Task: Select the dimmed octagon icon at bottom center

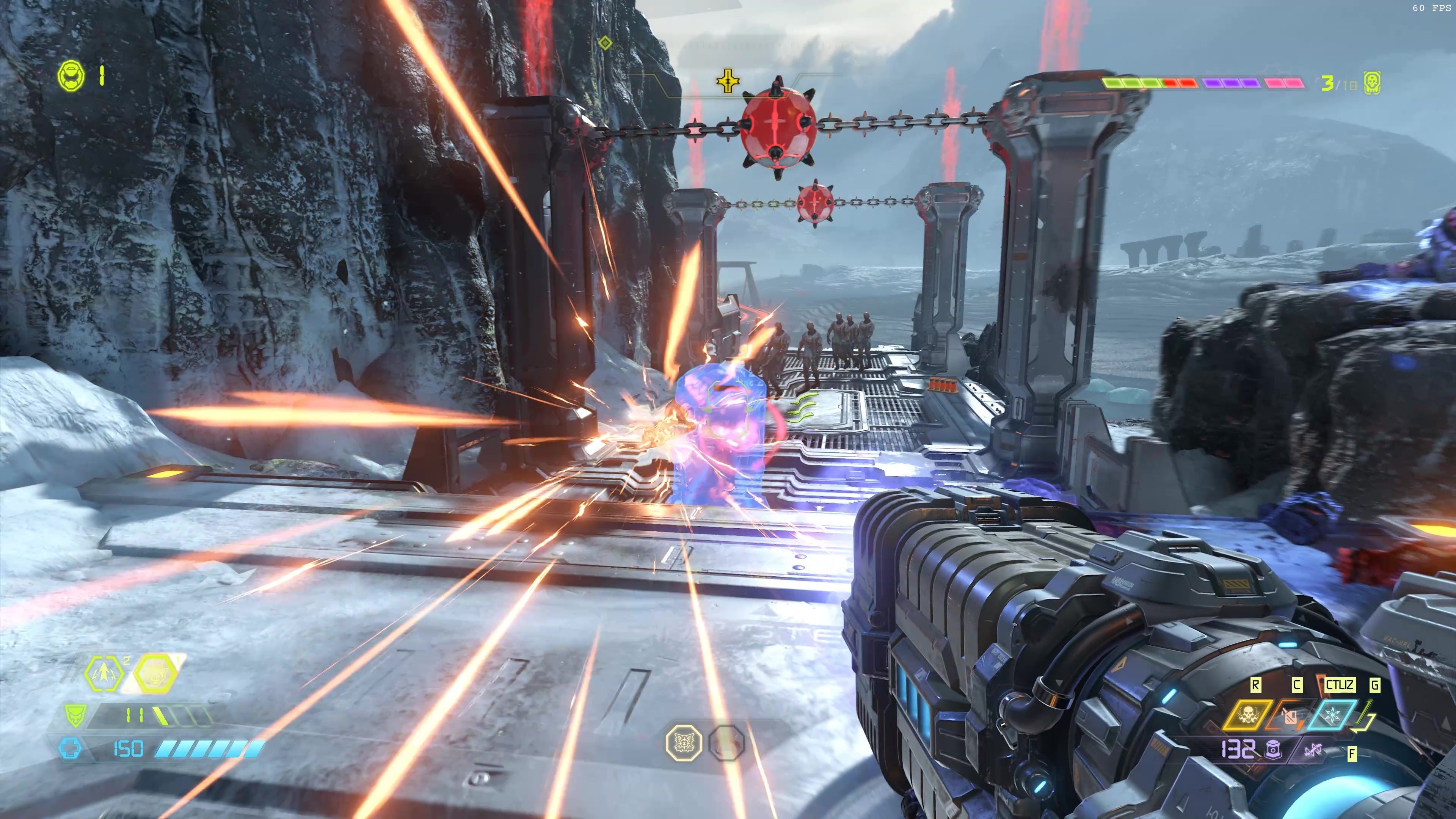Action: (x=726, y=743)
